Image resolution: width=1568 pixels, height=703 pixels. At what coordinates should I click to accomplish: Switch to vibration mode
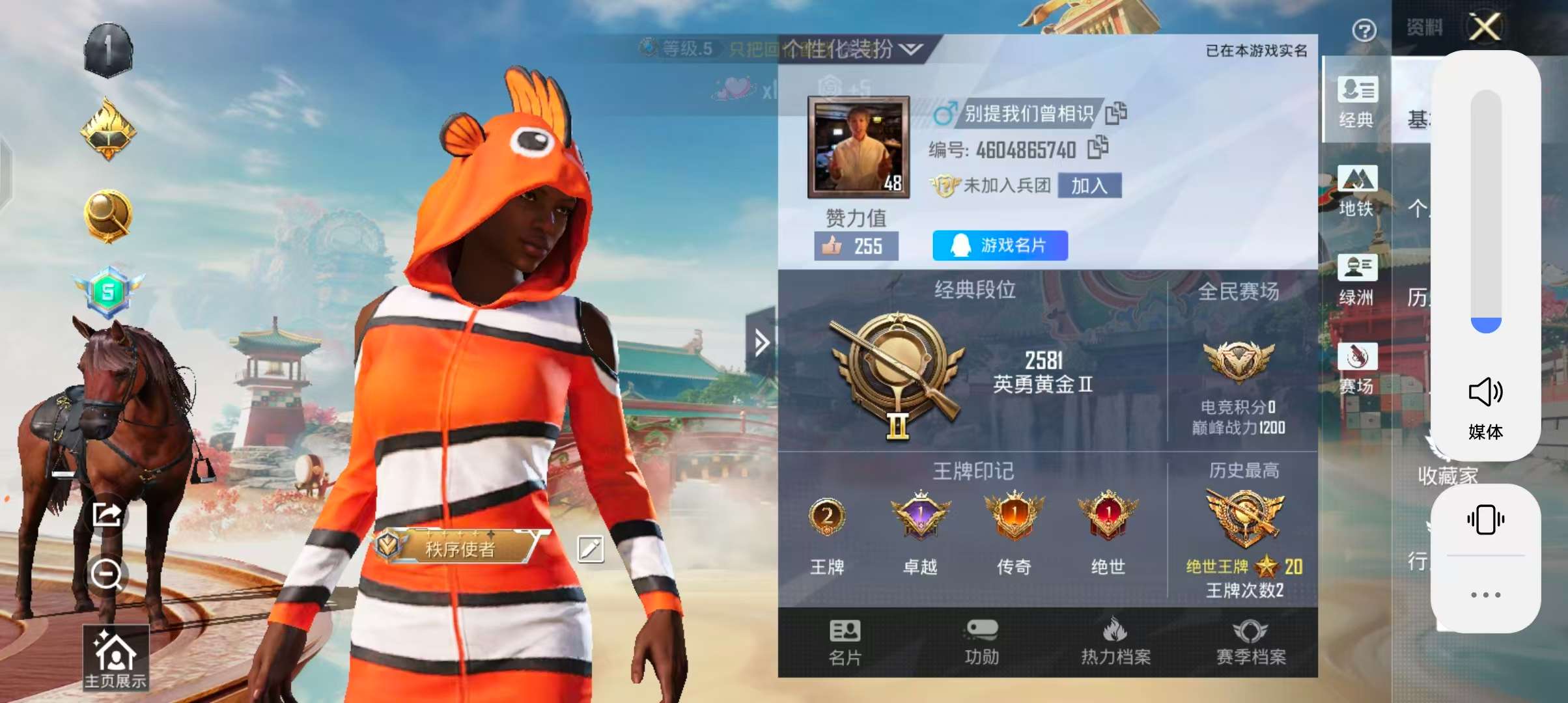(1485, 517)
